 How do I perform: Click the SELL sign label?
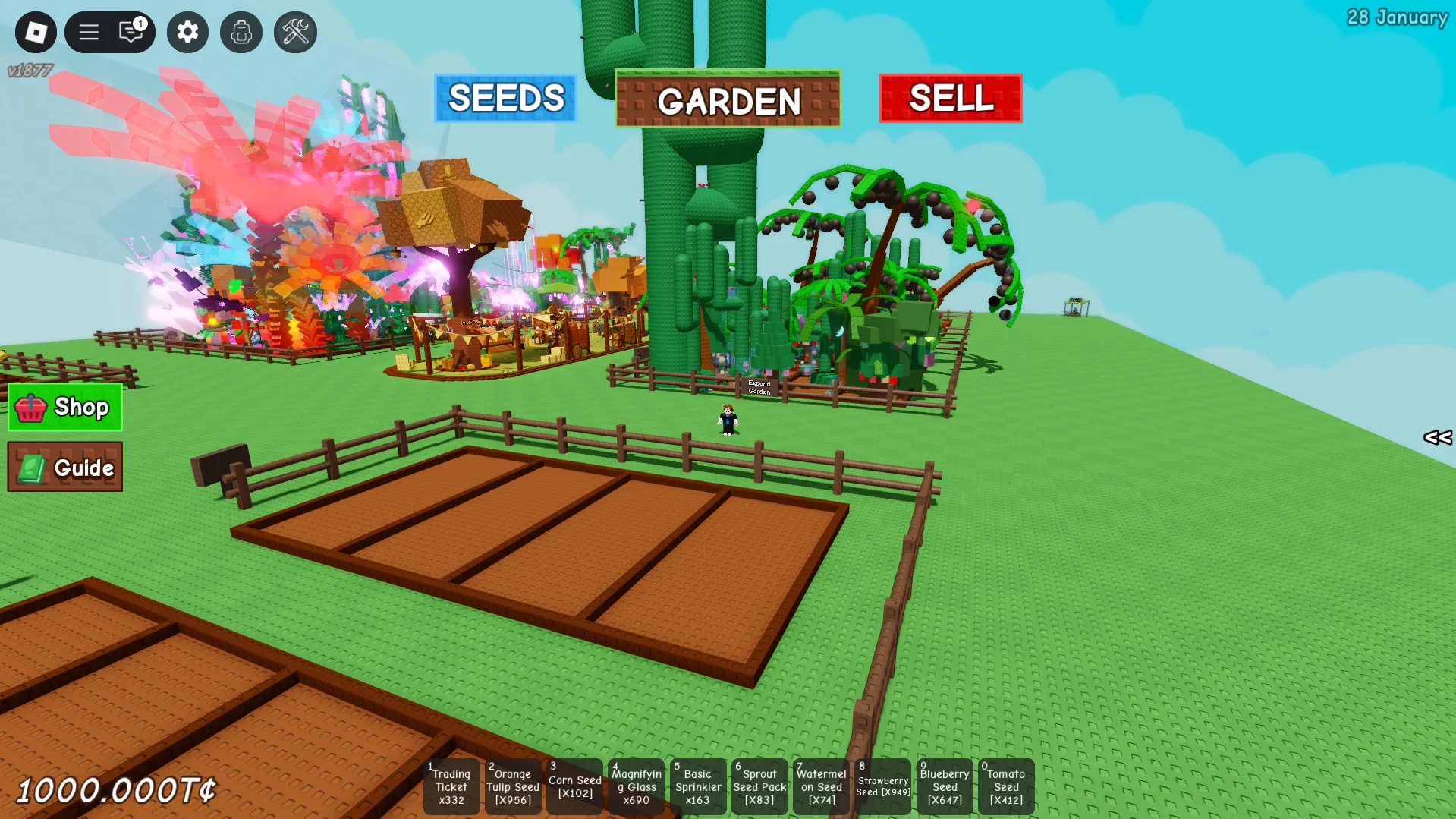pyautogui.click(x=951, y=97)
